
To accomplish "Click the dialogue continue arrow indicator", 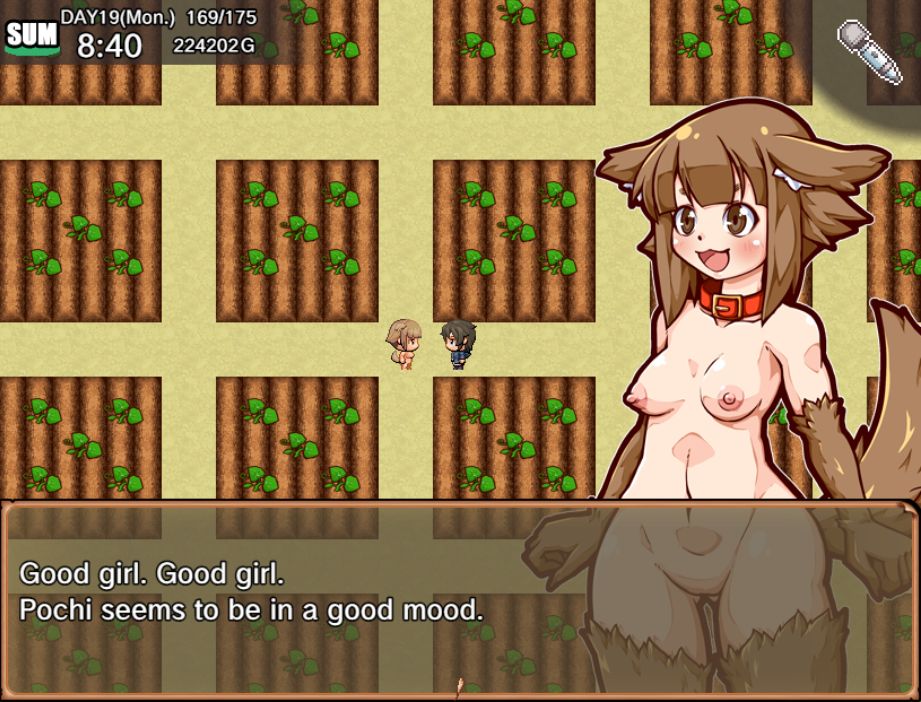I will pyautogui.click(x=459, y=687).
